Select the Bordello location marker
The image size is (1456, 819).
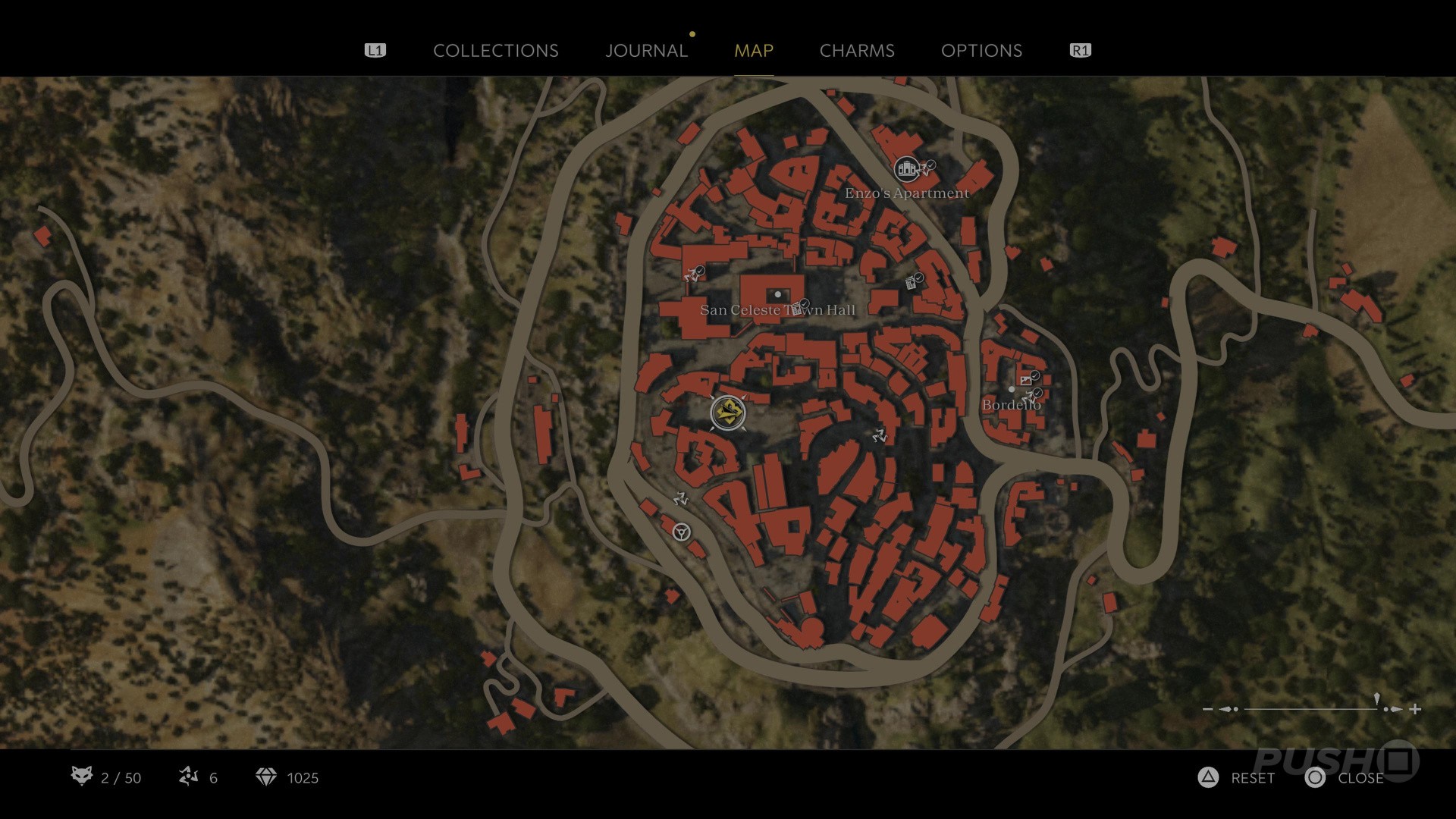click(1012, 390)
